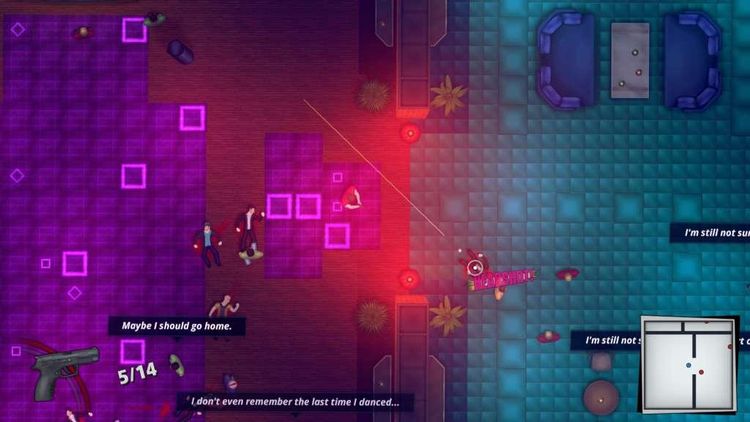This screenshot has width=750, height=422.
Task: Click the minimap panel
Action: click(x=688, y=365)
